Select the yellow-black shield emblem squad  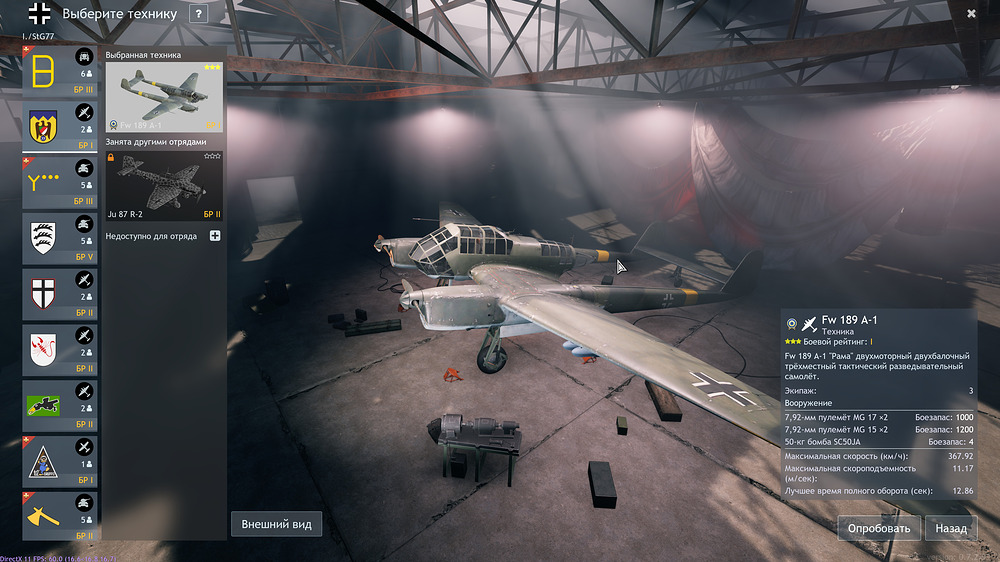point(60,128)
